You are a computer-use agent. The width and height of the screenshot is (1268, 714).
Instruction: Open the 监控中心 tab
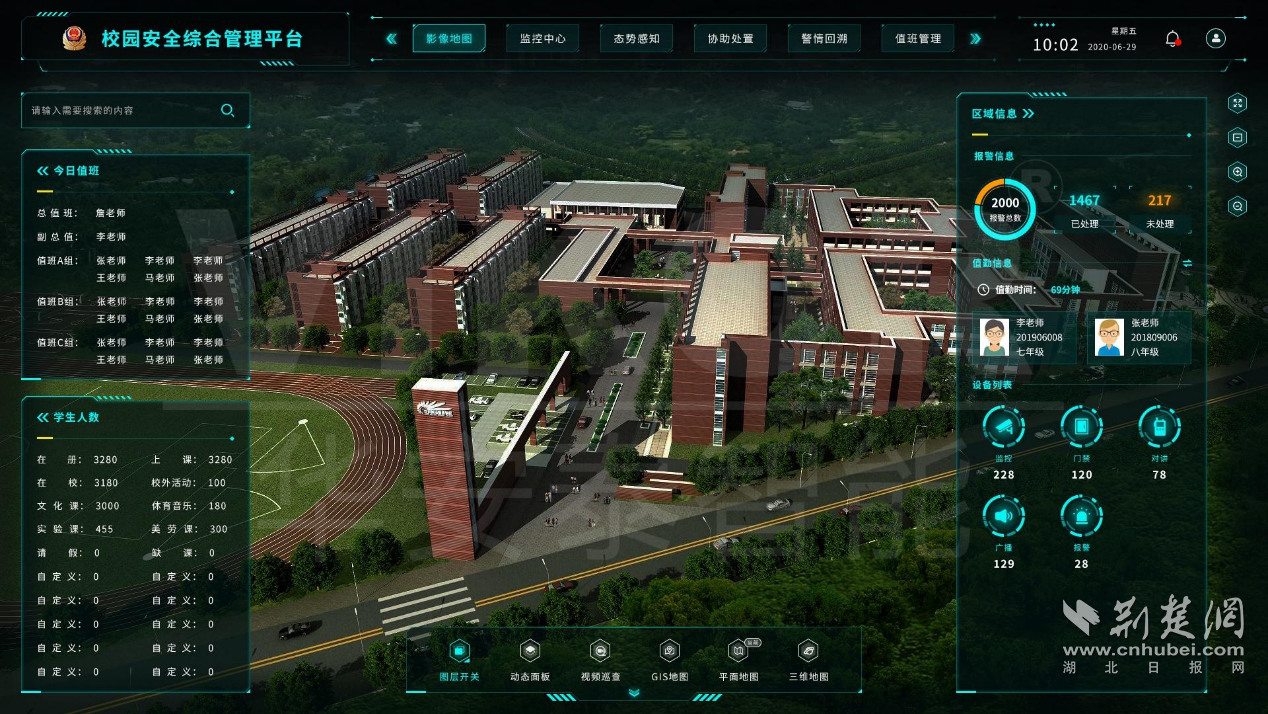(x=543, y=39)
